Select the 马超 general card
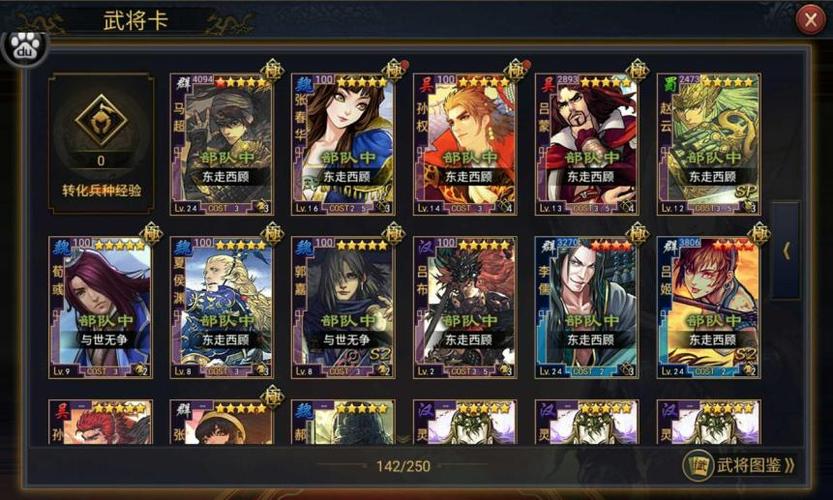833x500 pixels. click(222, 144)
